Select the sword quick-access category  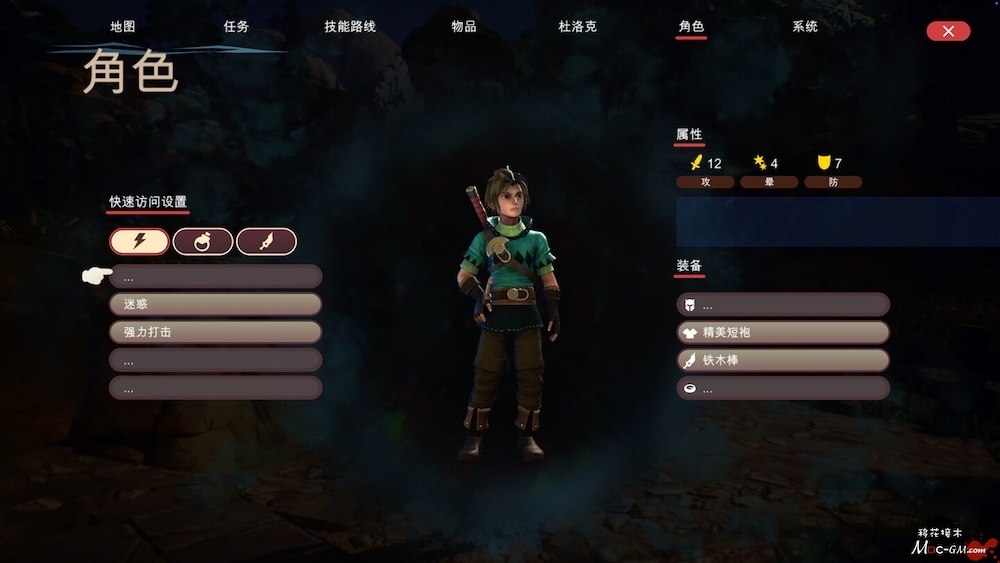[266, 241]
